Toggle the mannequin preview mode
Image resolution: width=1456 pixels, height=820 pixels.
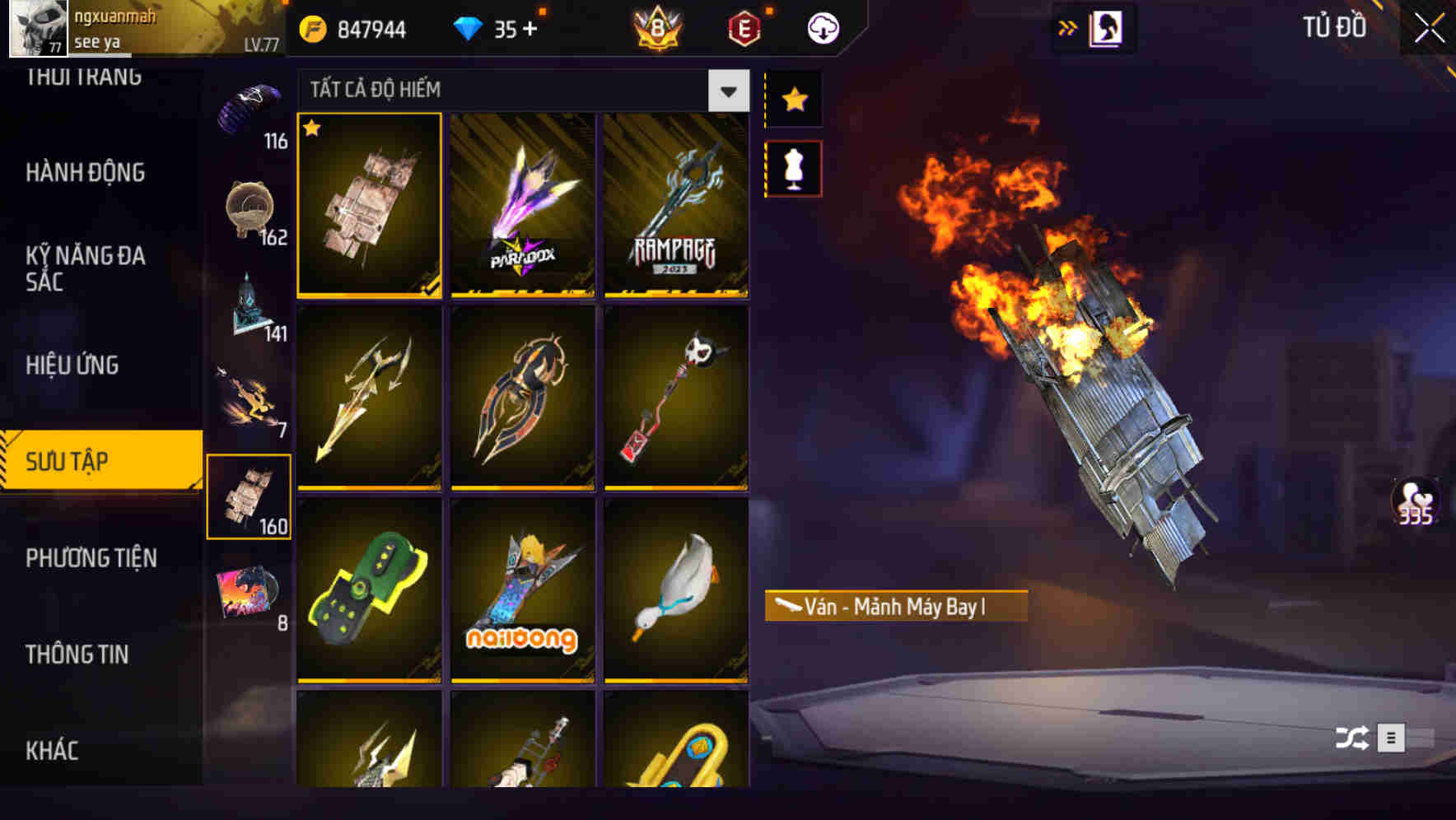pyautogui.click(x=793, y=167)
